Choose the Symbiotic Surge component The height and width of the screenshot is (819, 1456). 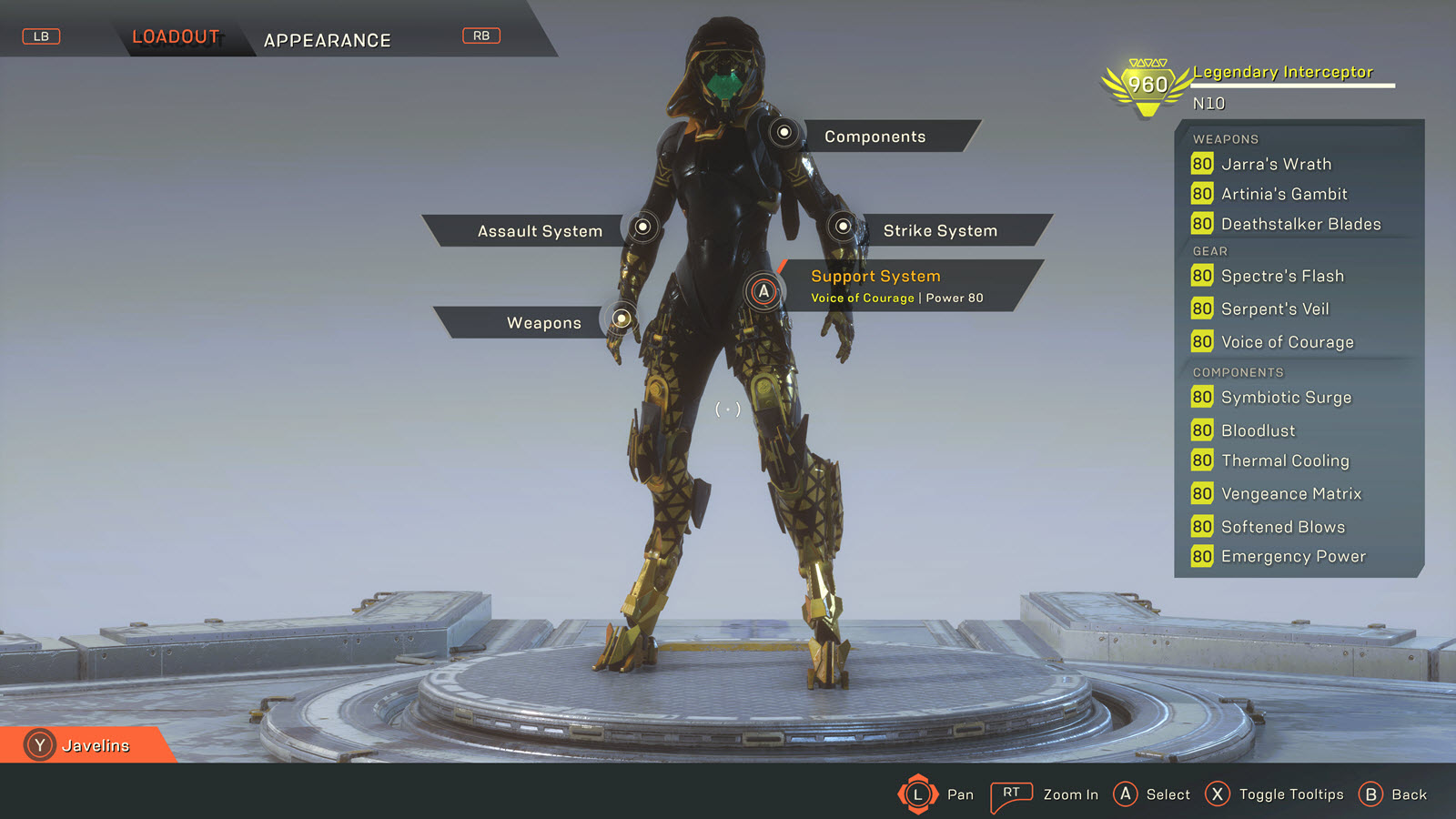pyautogui.click(x=1285, y=398)
